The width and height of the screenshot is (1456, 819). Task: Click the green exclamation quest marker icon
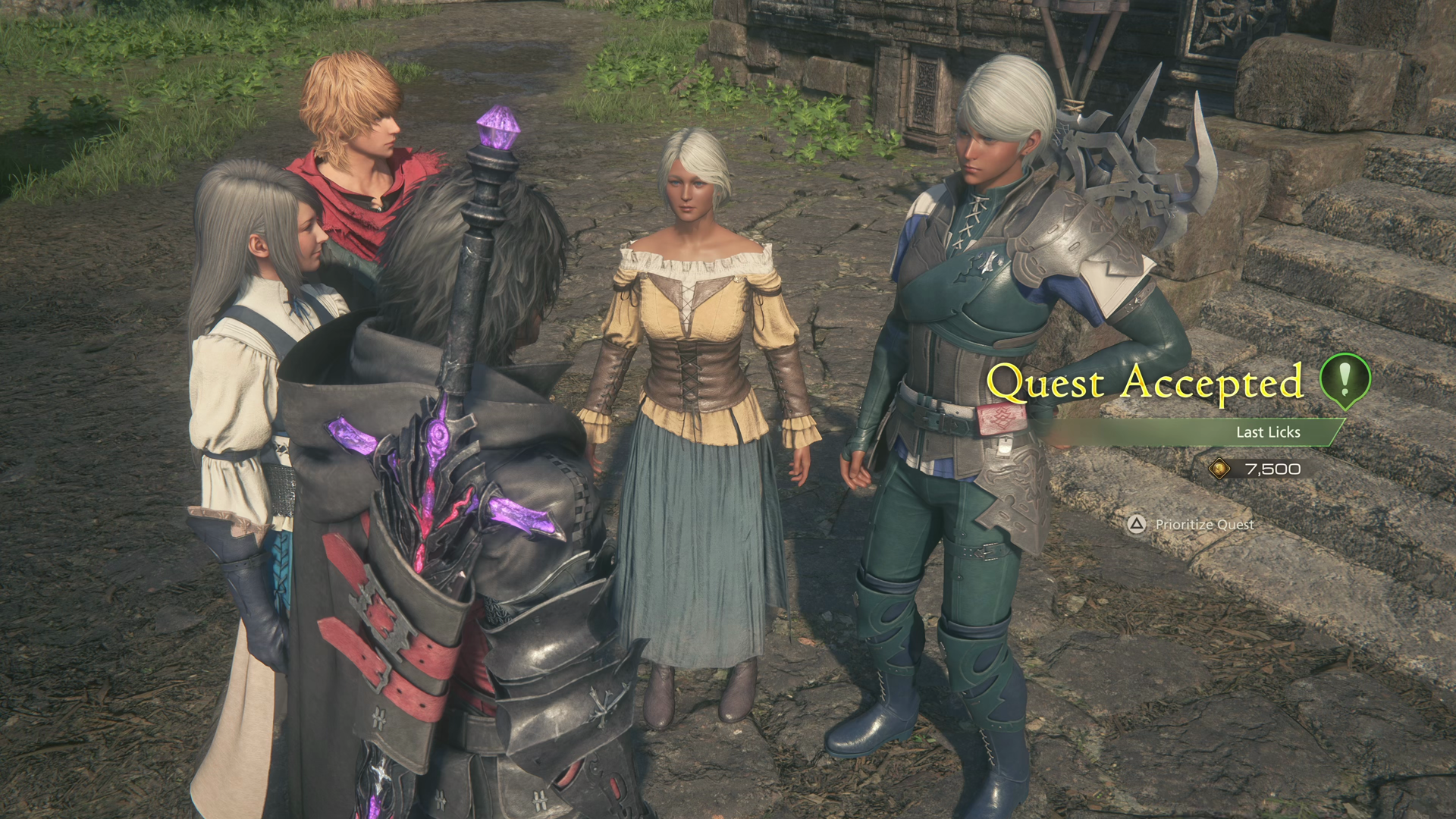pos(1345,380)
